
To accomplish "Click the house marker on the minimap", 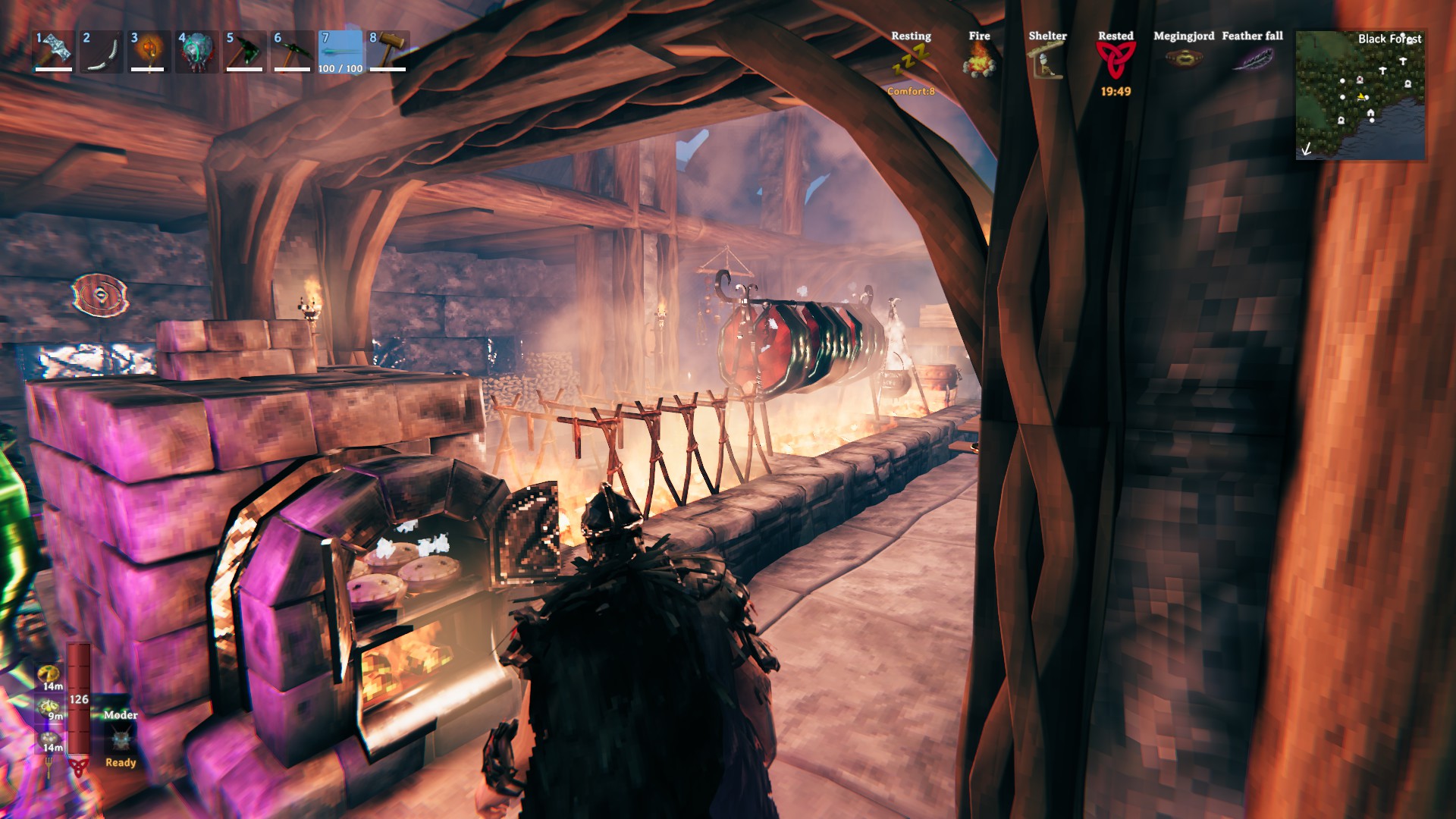I will pos(1370,114).
